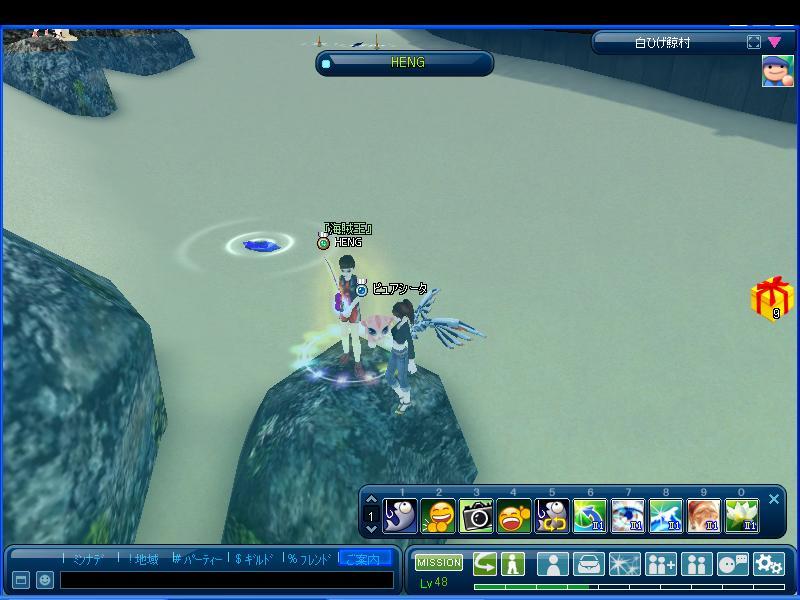This screenshot has width=800, height=600.
Task: Use the crying-laugh emote in slot 4
Action: point(514,516)
